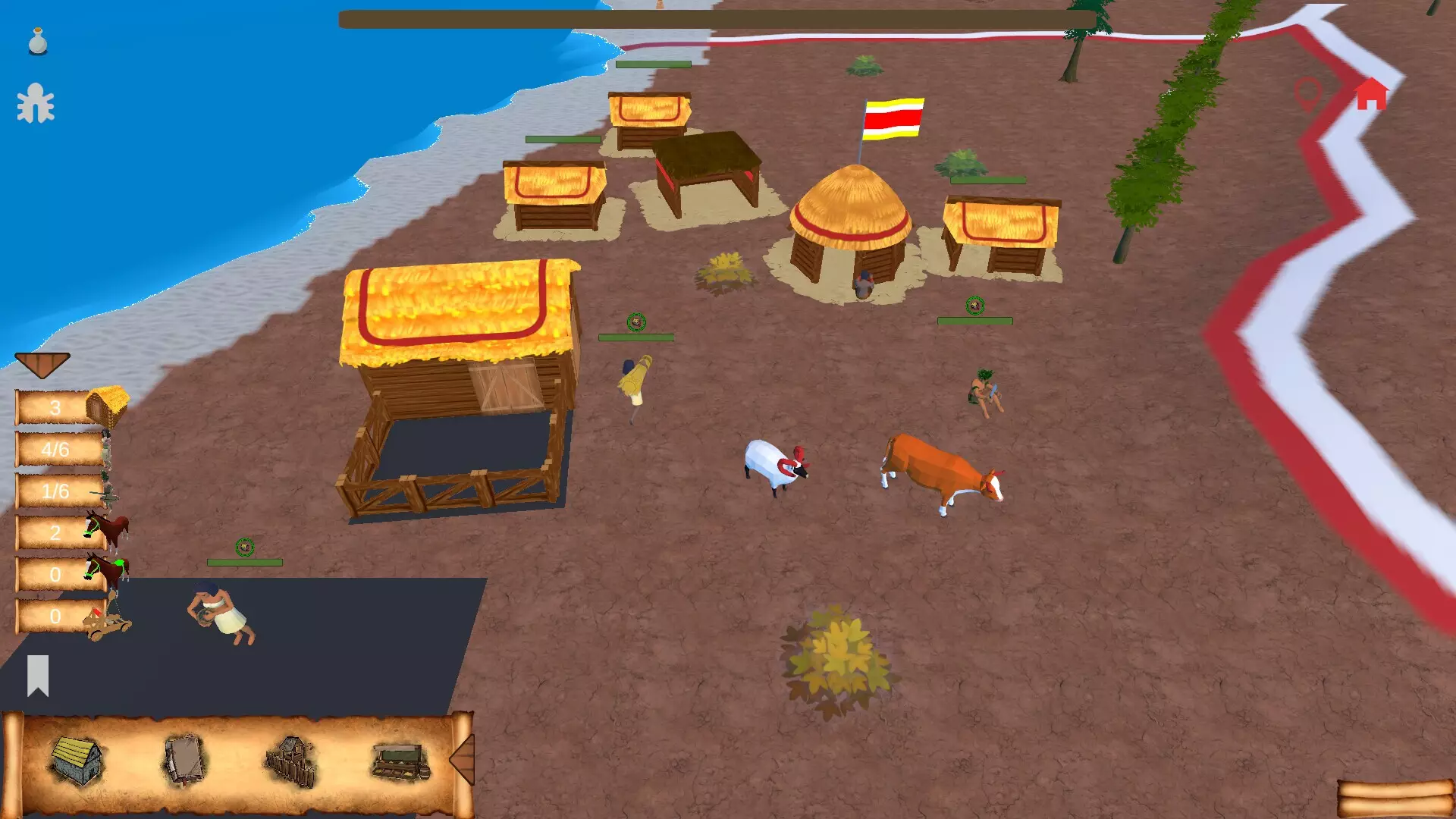Image resolution: width=1456 pixels, height=819 pixels.
Task: Build the yellow-roofed stone house
Action: pos(77,761)
